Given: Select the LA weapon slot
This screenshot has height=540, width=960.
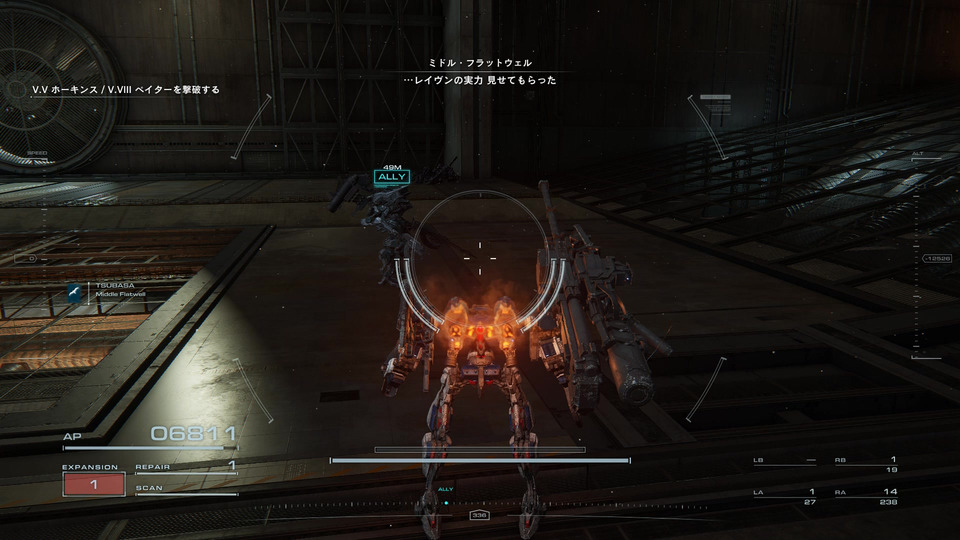Looking at the screenshot, I should pos(784,497).
